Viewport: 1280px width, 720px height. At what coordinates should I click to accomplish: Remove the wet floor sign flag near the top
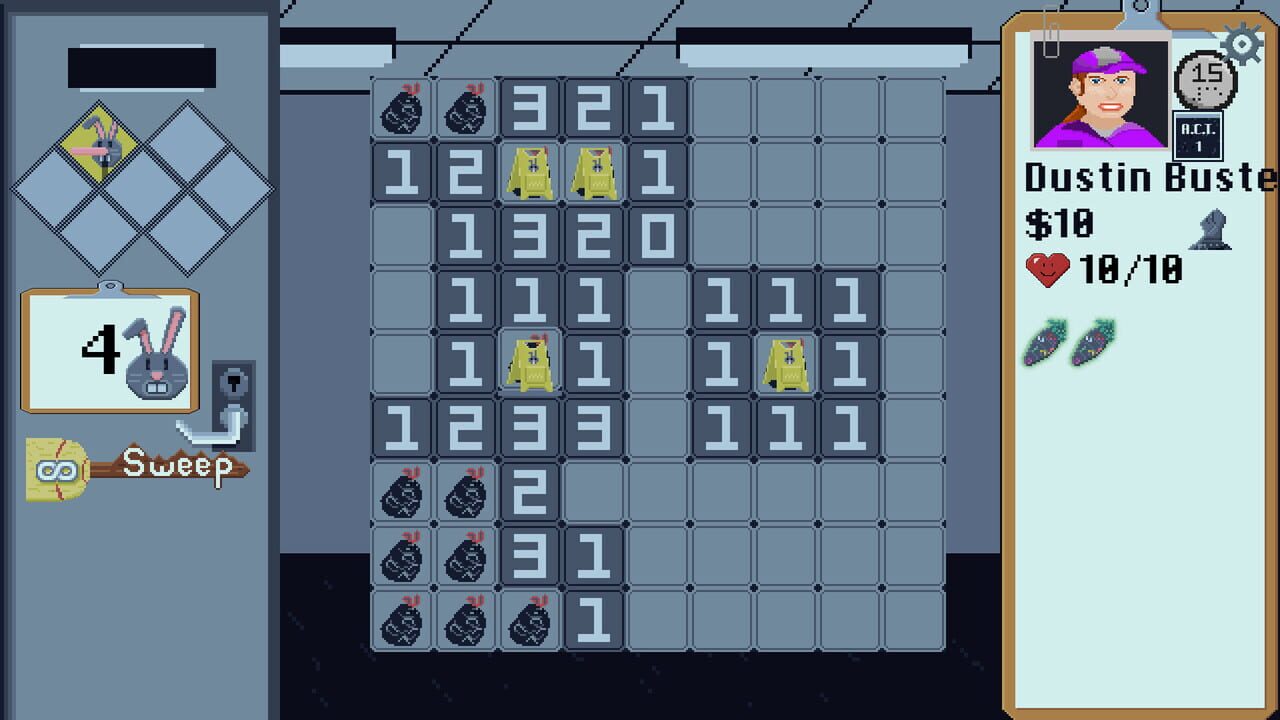529,170
